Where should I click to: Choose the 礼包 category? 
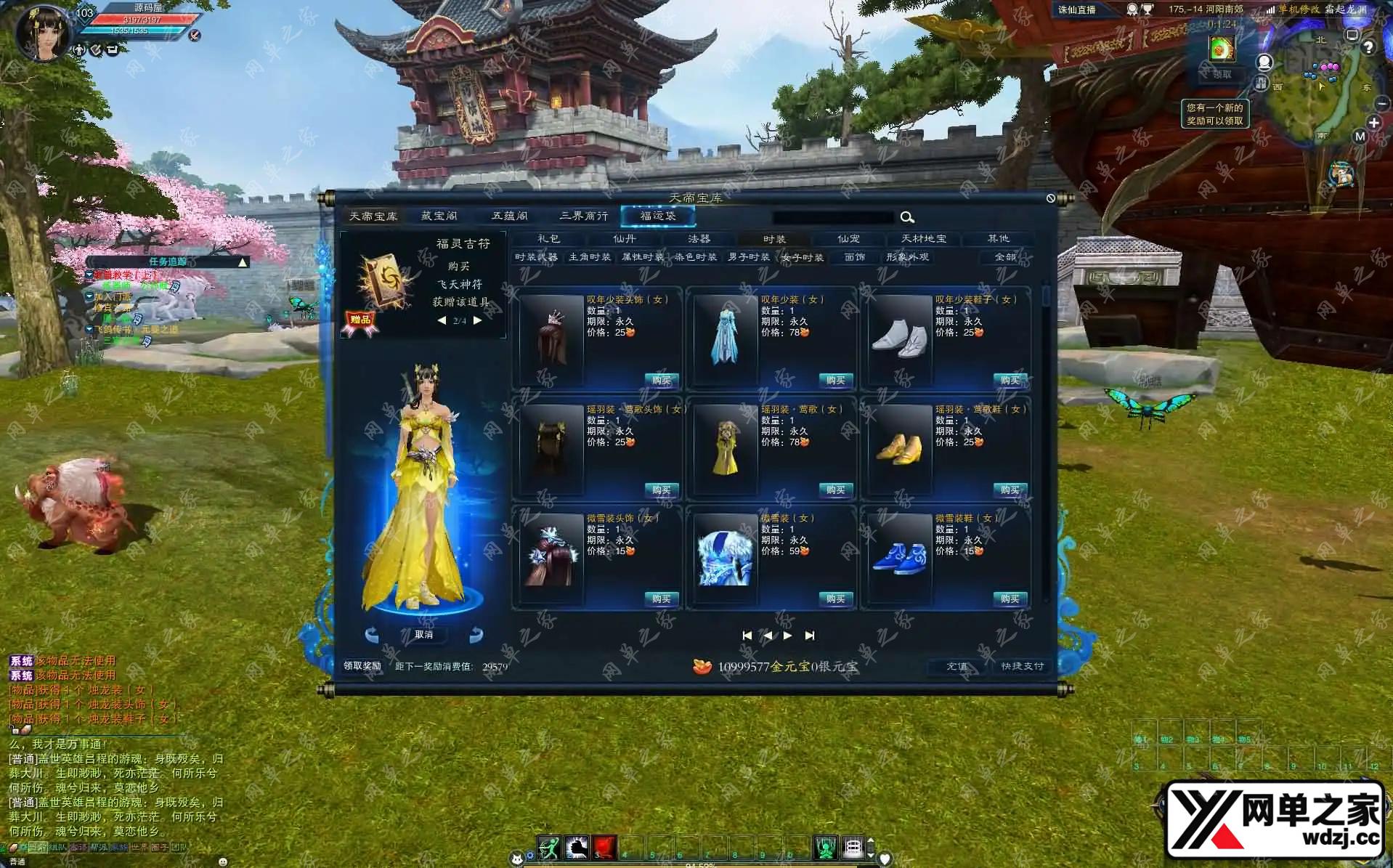[x=548, y=238]
